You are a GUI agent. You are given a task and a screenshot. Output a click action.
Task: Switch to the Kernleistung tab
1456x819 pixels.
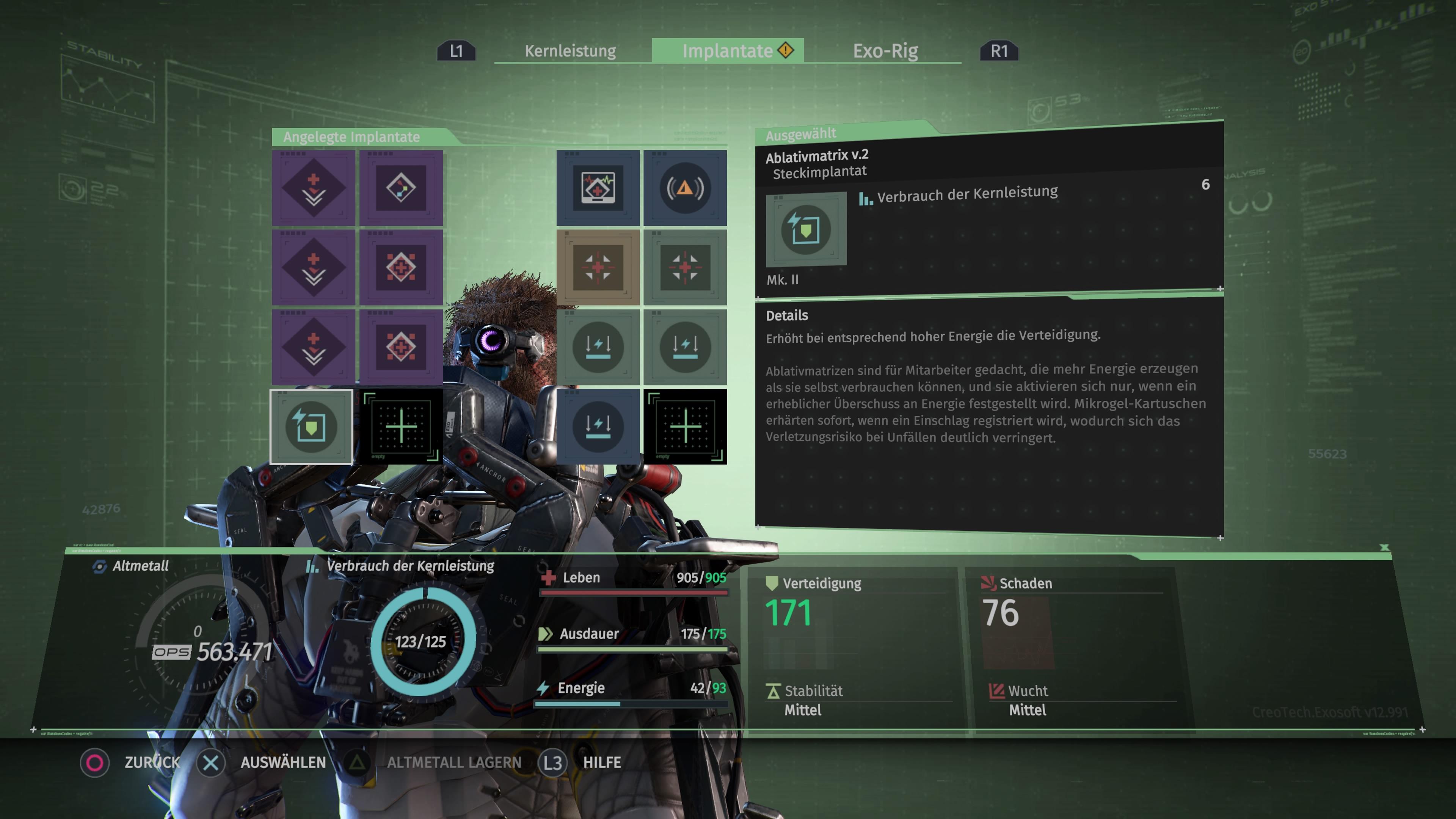(570, 51)
